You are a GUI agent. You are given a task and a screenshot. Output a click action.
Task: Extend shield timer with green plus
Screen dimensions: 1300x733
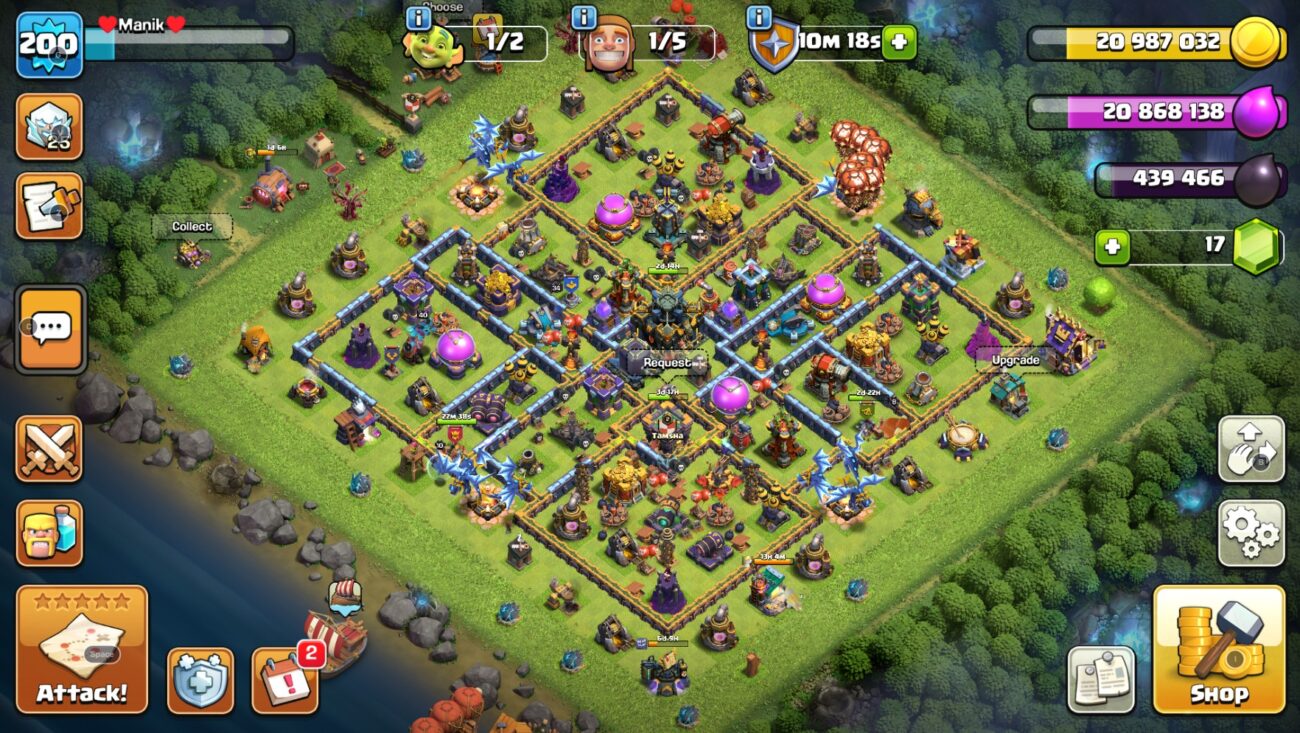pyautogui.click(x=898, y=42)
